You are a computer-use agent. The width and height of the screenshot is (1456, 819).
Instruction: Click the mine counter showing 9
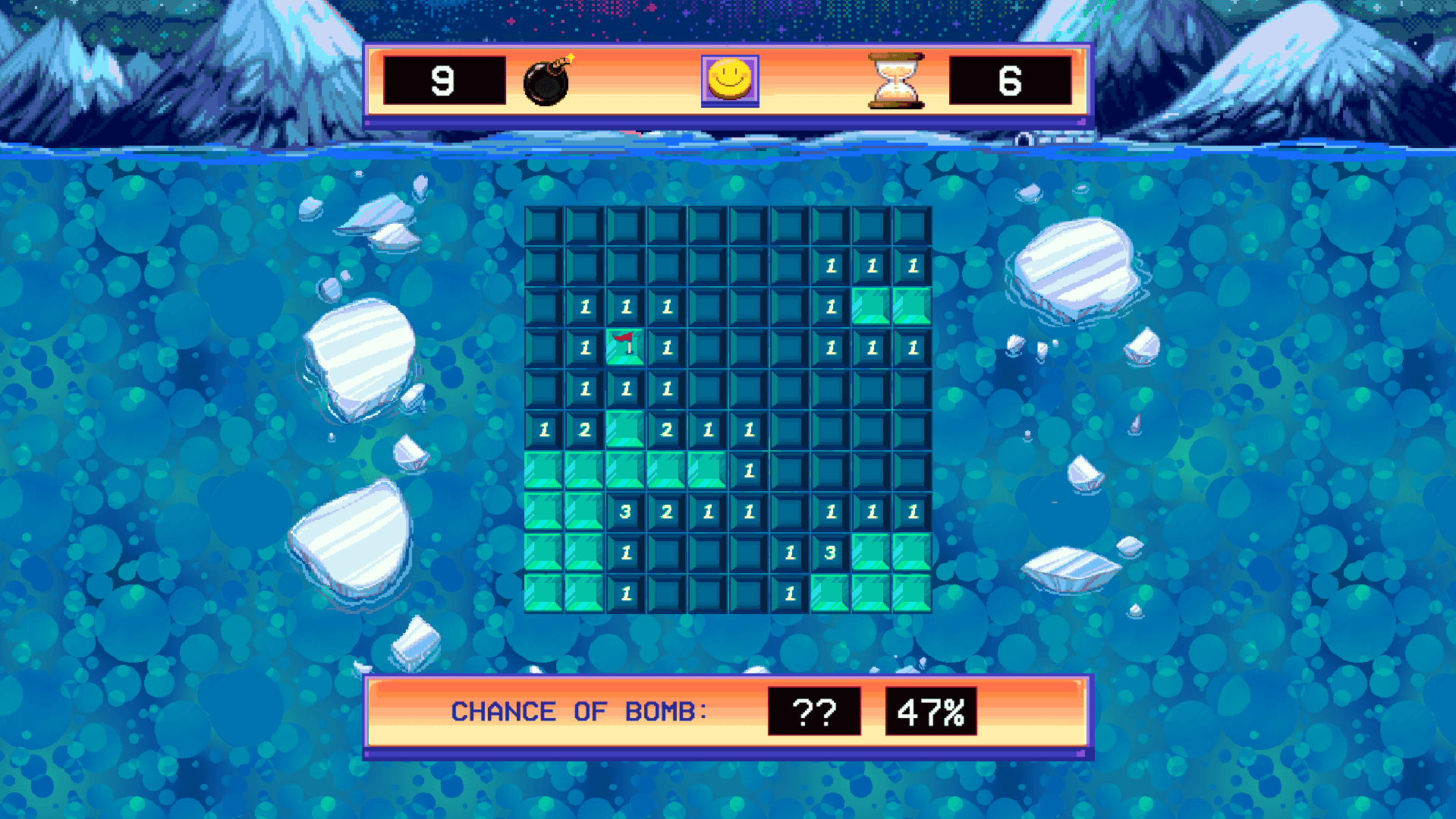446,81
